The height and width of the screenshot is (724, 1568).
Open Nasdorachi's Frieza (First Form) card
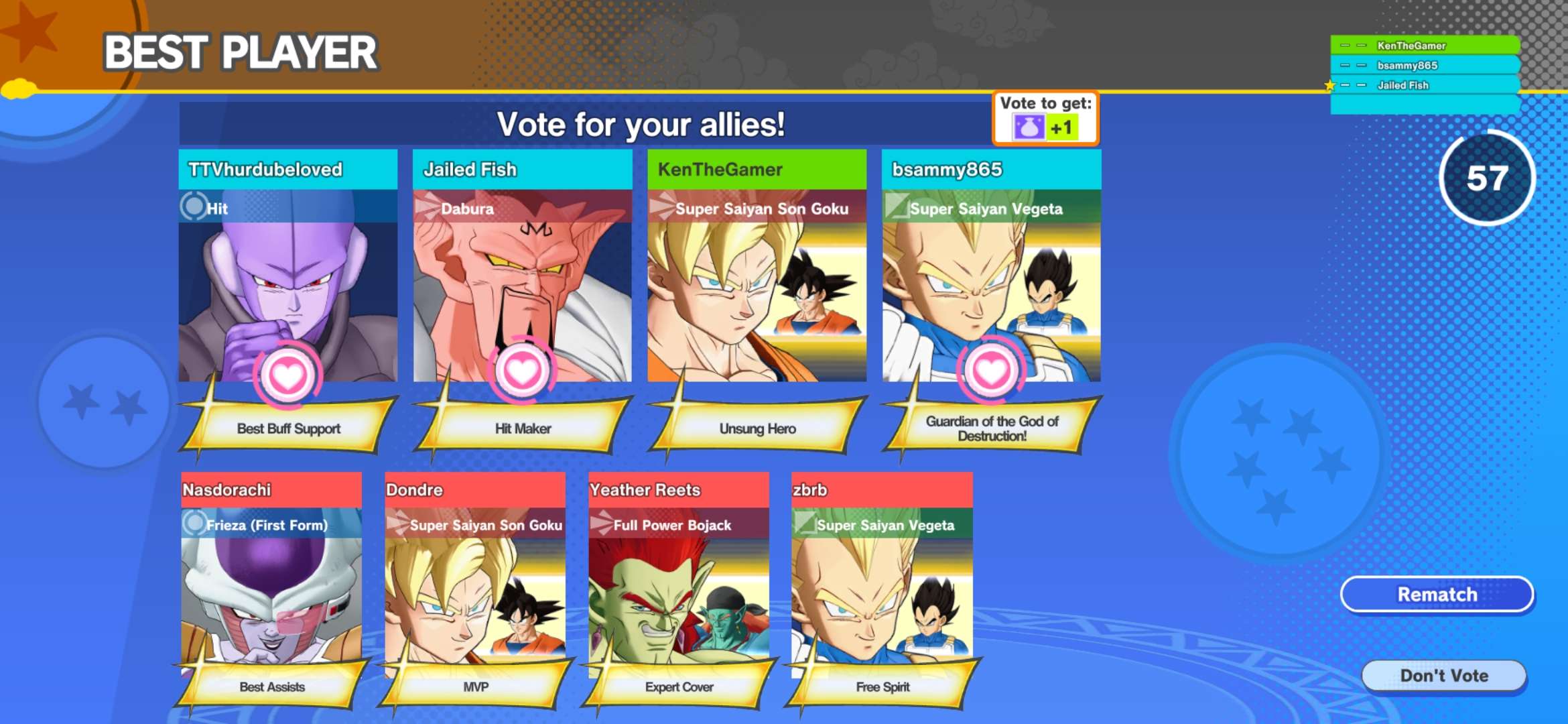pyautogui.click(x=271, y=583)
